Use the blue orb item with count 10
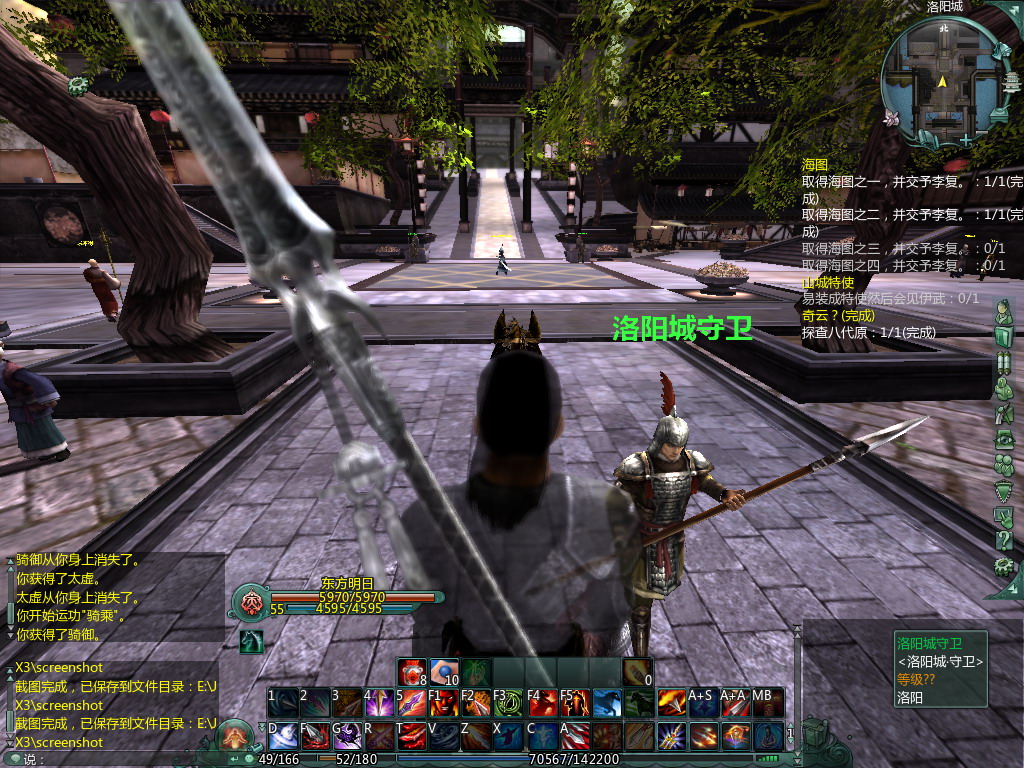The width and height of the screenshot is (1024, 768). pos(444,672)
